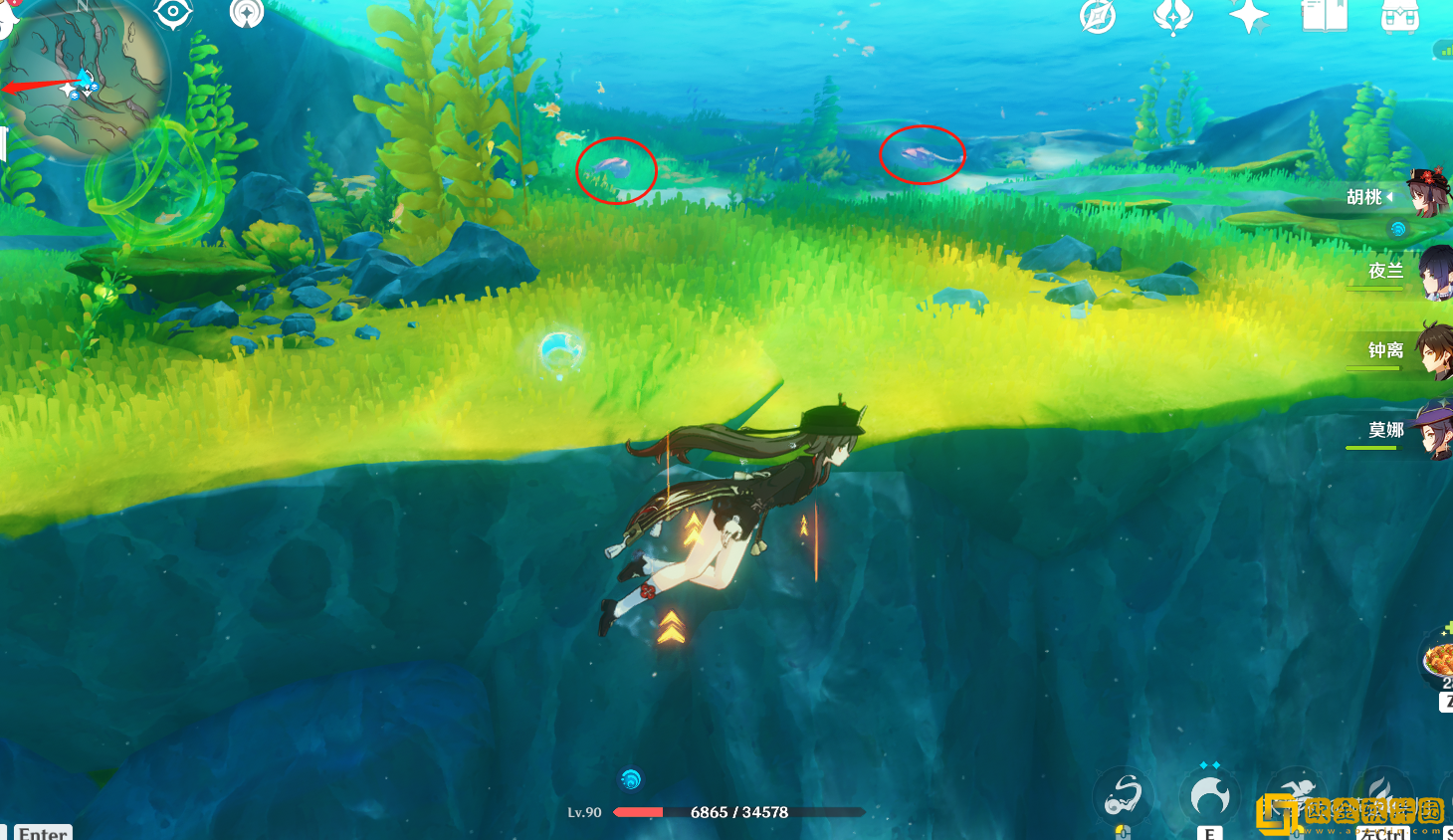The width and height of the screenshot is (1453, 840).
Task: Open the compass events icon
Action: pyautogui.click(x=1098, y=16)
